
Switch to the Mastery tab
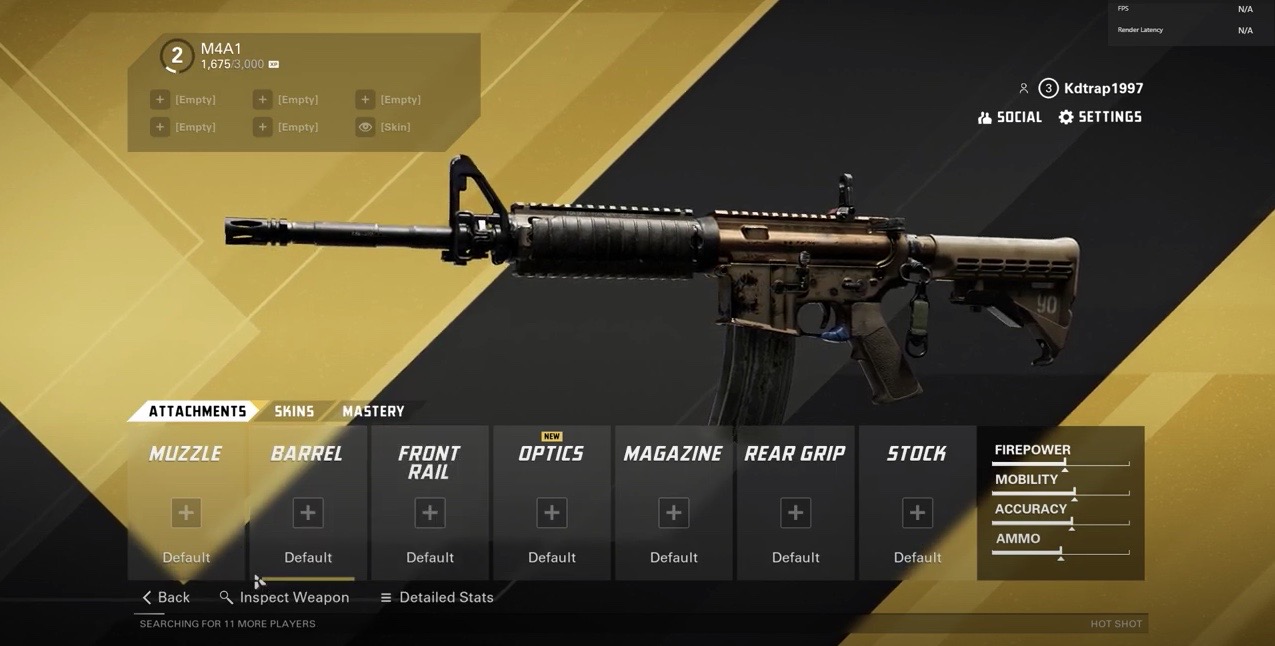tap(373, 411)
